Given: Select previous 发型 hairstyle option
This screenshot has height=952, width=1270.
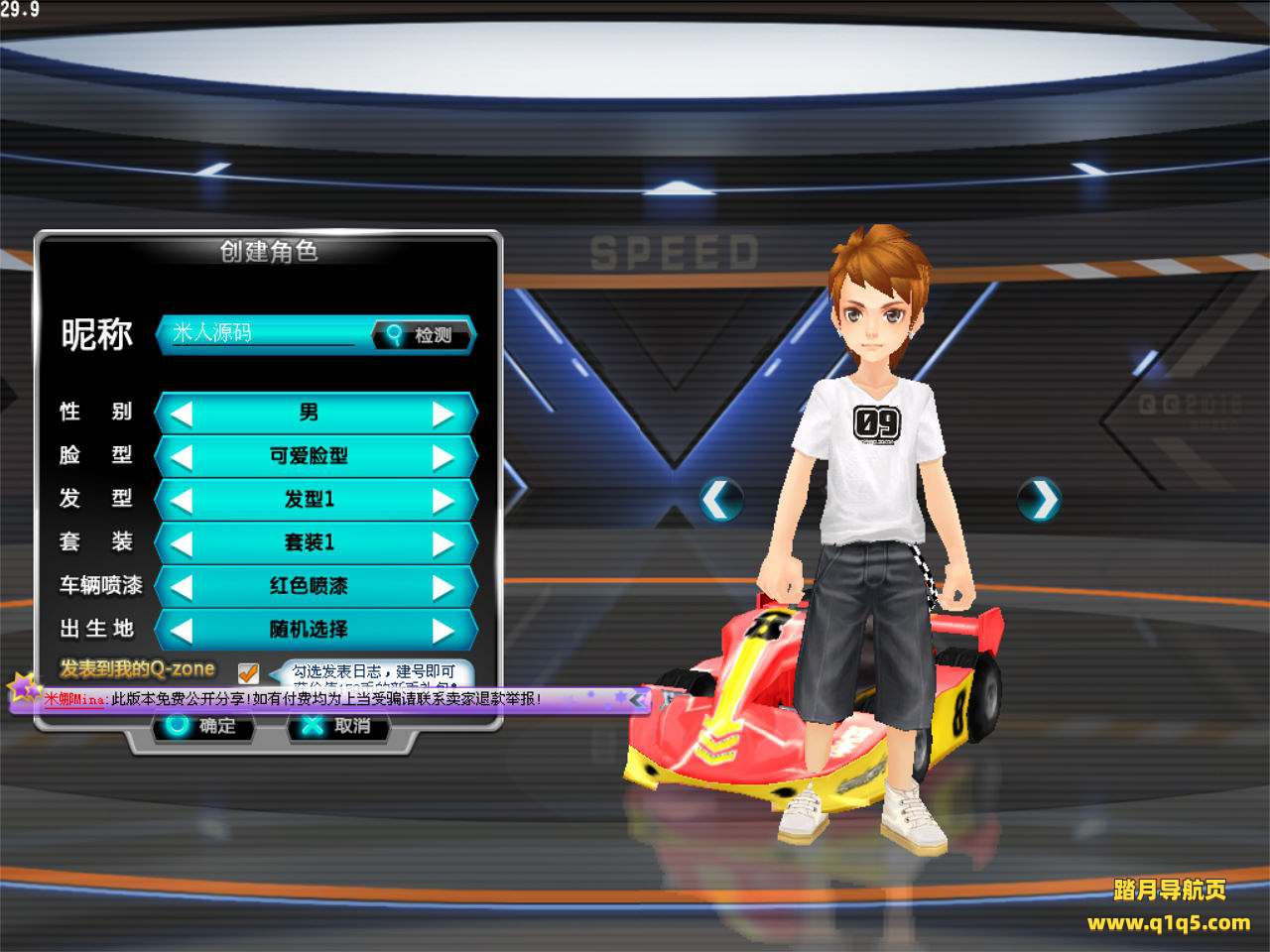Looking at the screenshot, I should [x=182, y=501].
